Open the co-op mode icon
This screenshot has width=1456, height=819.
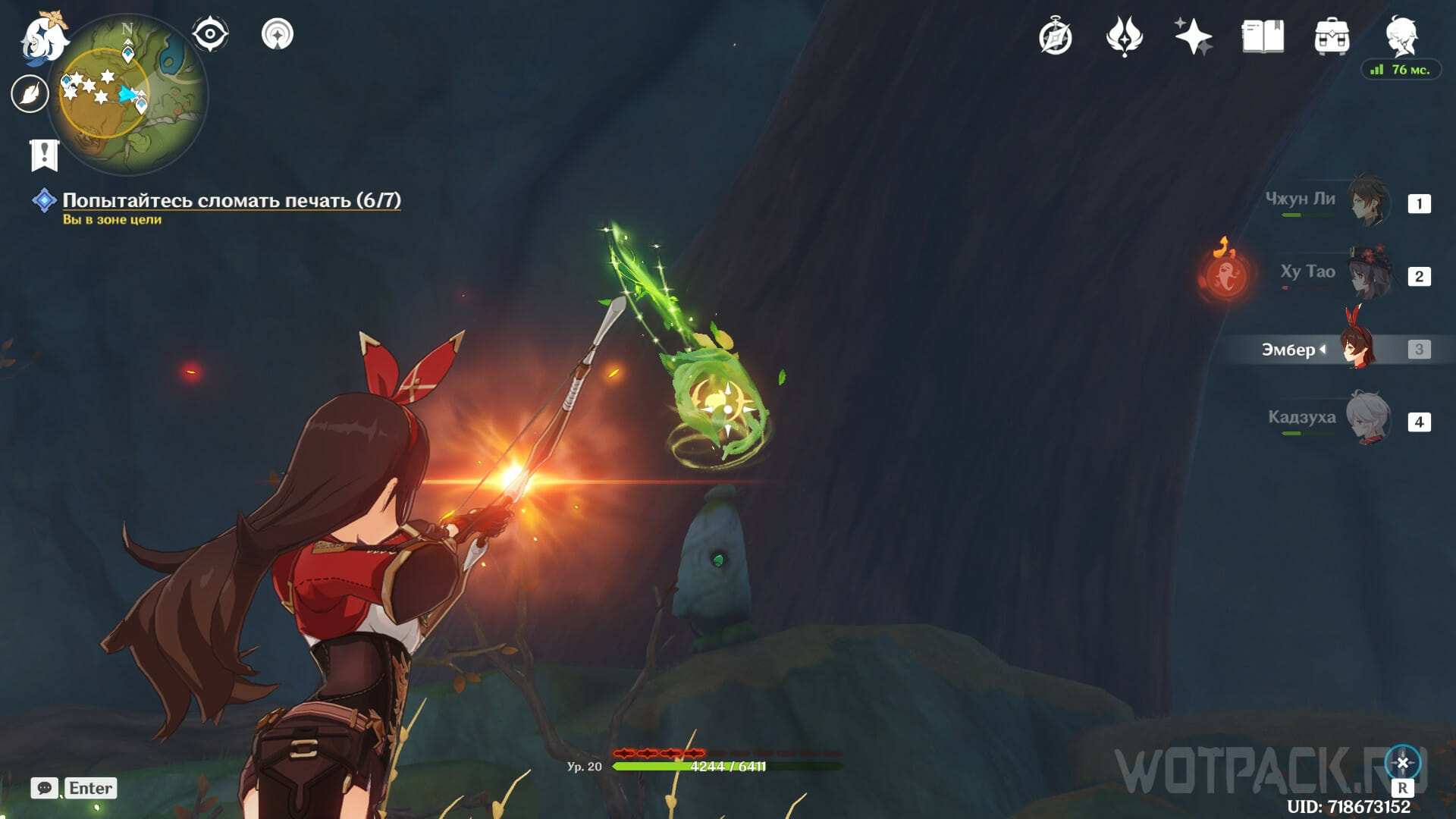click(x=277, y=34)
